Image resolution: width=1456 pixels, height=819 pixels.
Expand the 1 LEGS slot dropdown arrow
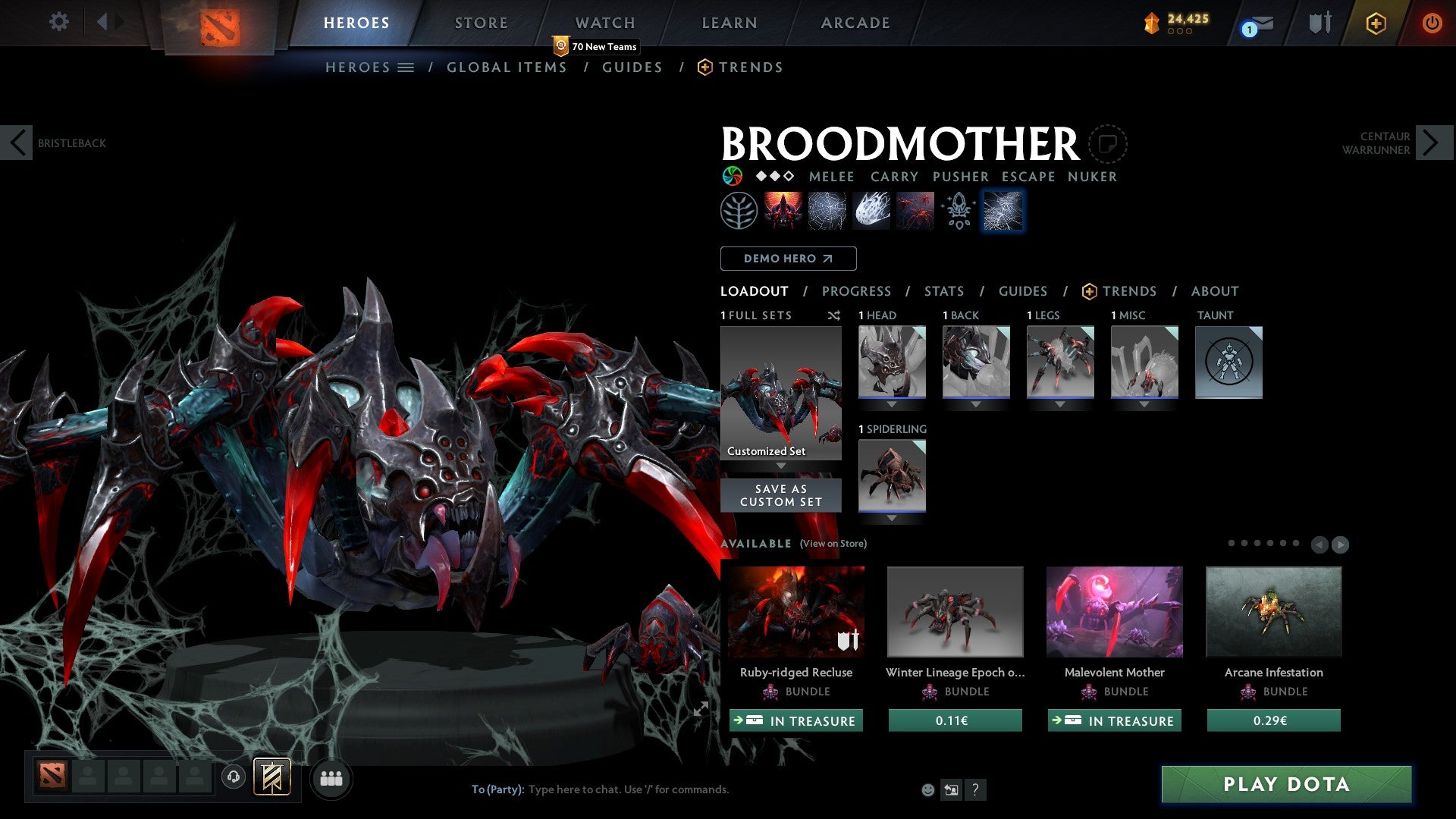(x=1060, y=404)
